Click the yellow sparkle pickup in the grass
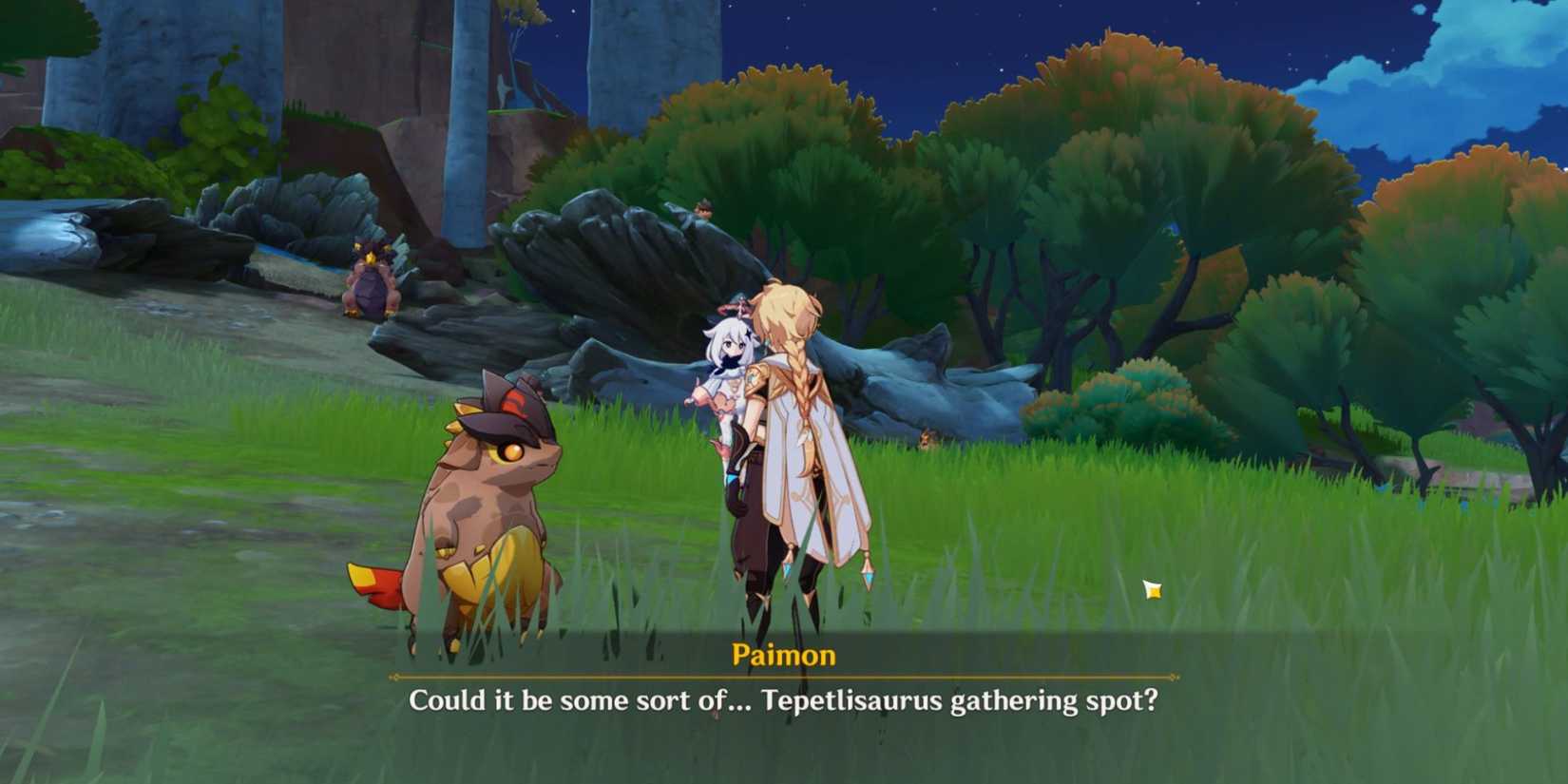 [x=1153, y=589]
